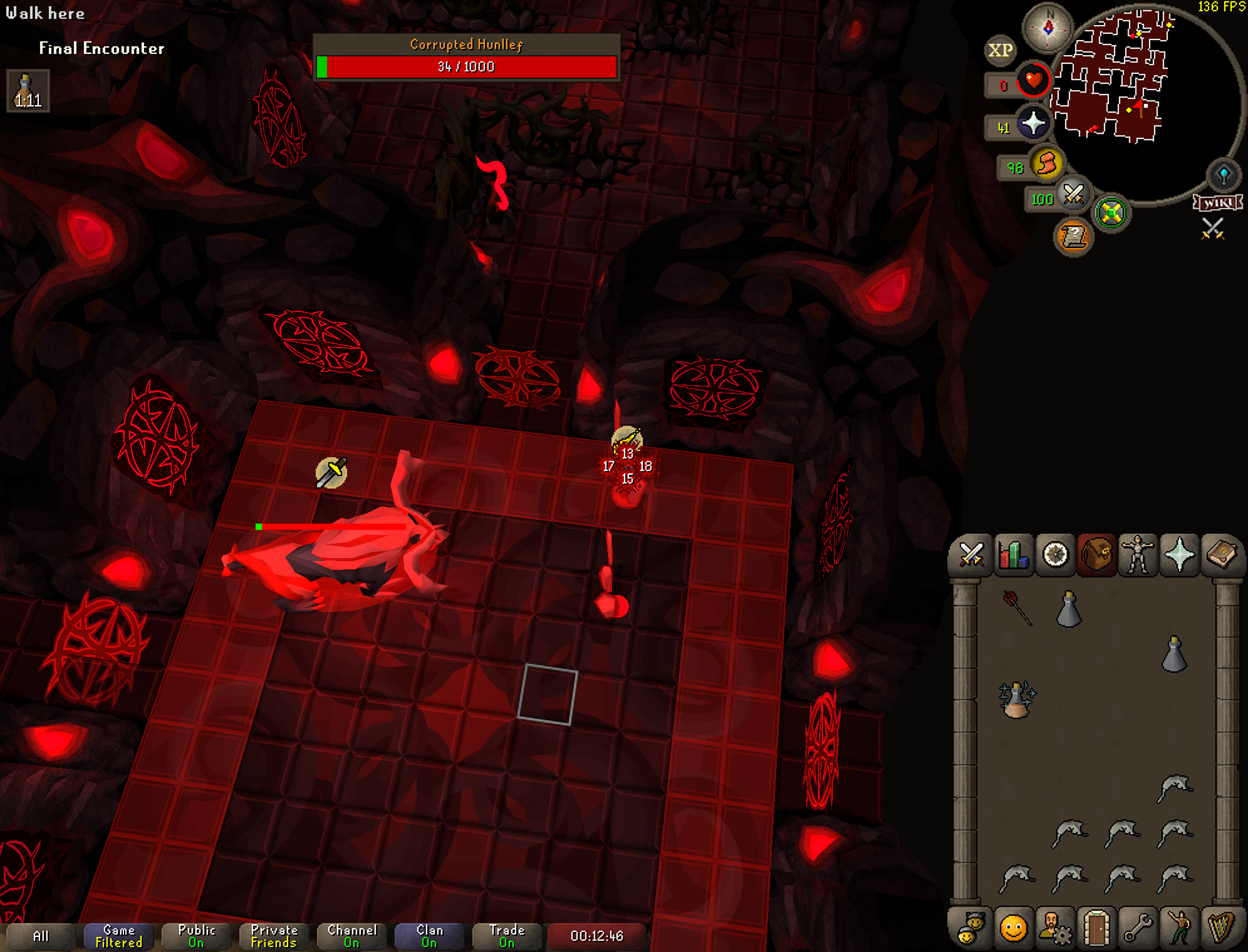The height and width of the screenshot is (952, 1248).
Task: Activate quick prayers via prayer orb
Action: [1032, 123]
